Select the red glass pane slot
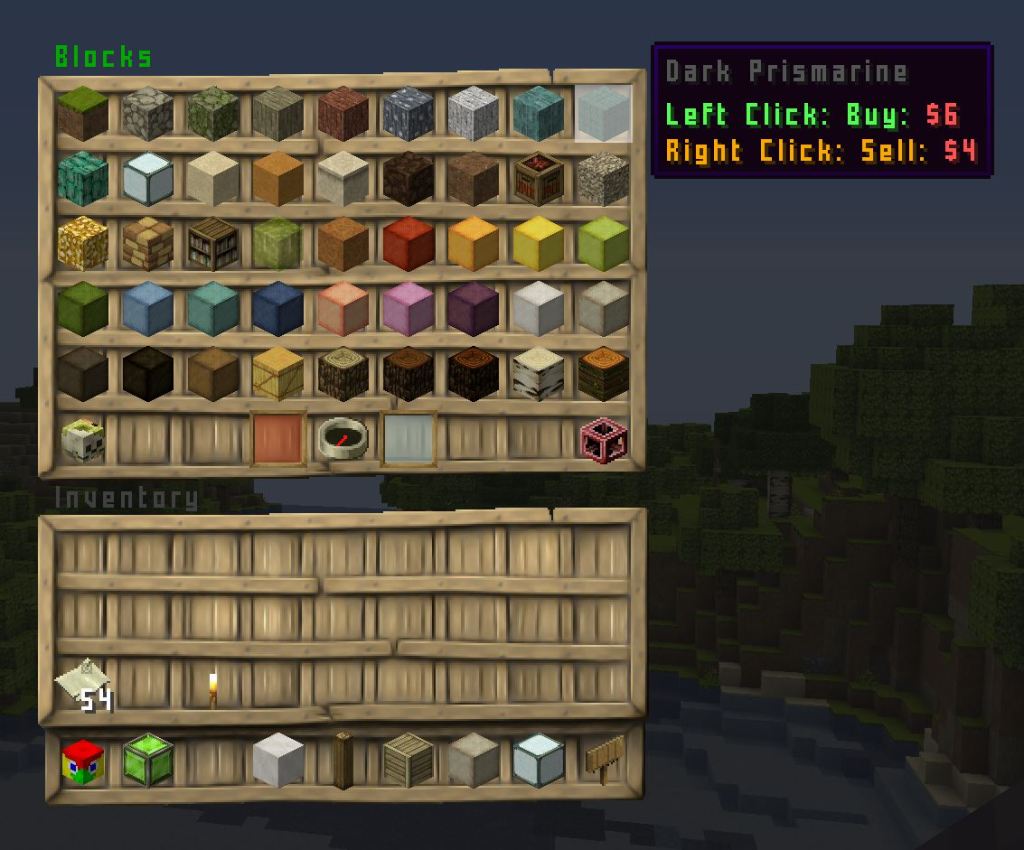 click(x=278, y=439)
